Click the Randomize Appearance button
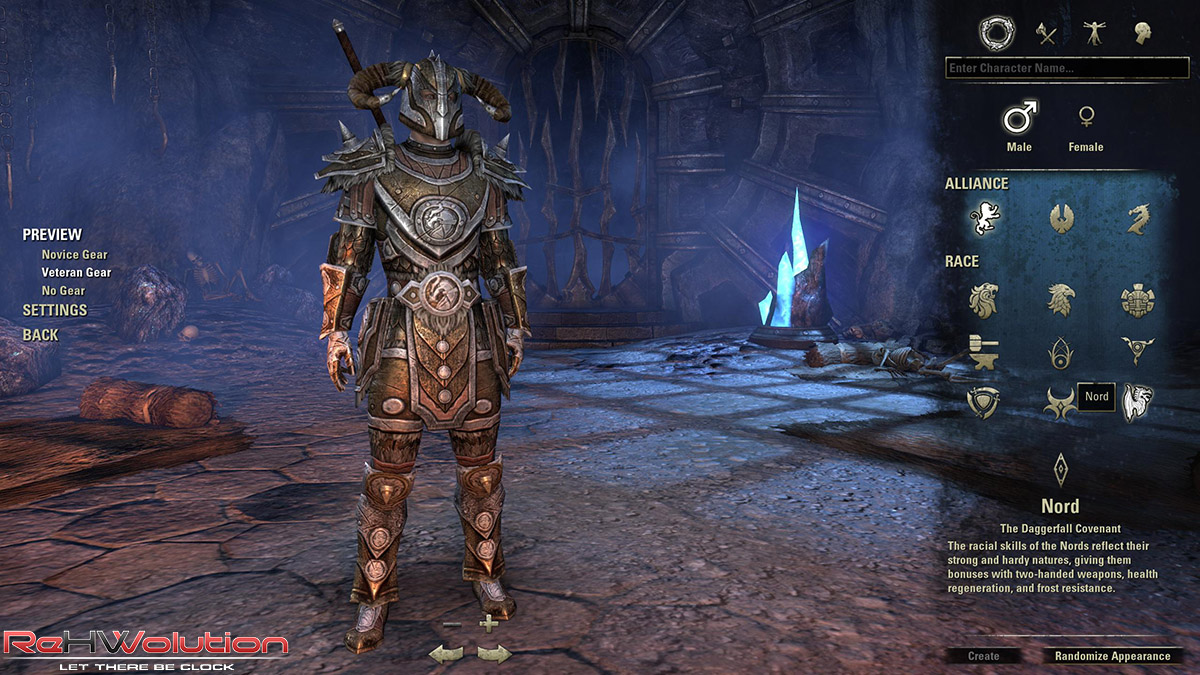Image resolution: width=1200 pixels, height=675 pixels. 1112,656
